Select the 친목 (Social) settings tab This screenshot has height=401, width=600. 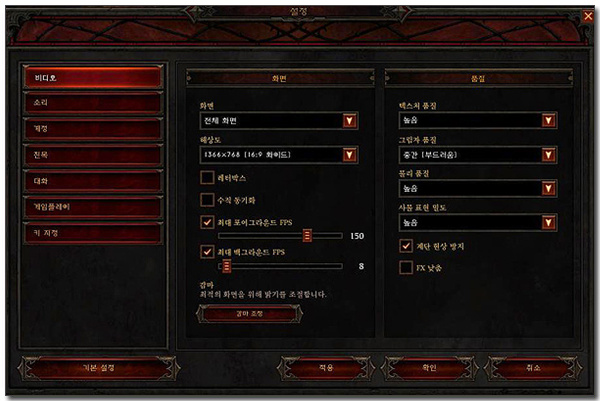click(x=93, y=155)
